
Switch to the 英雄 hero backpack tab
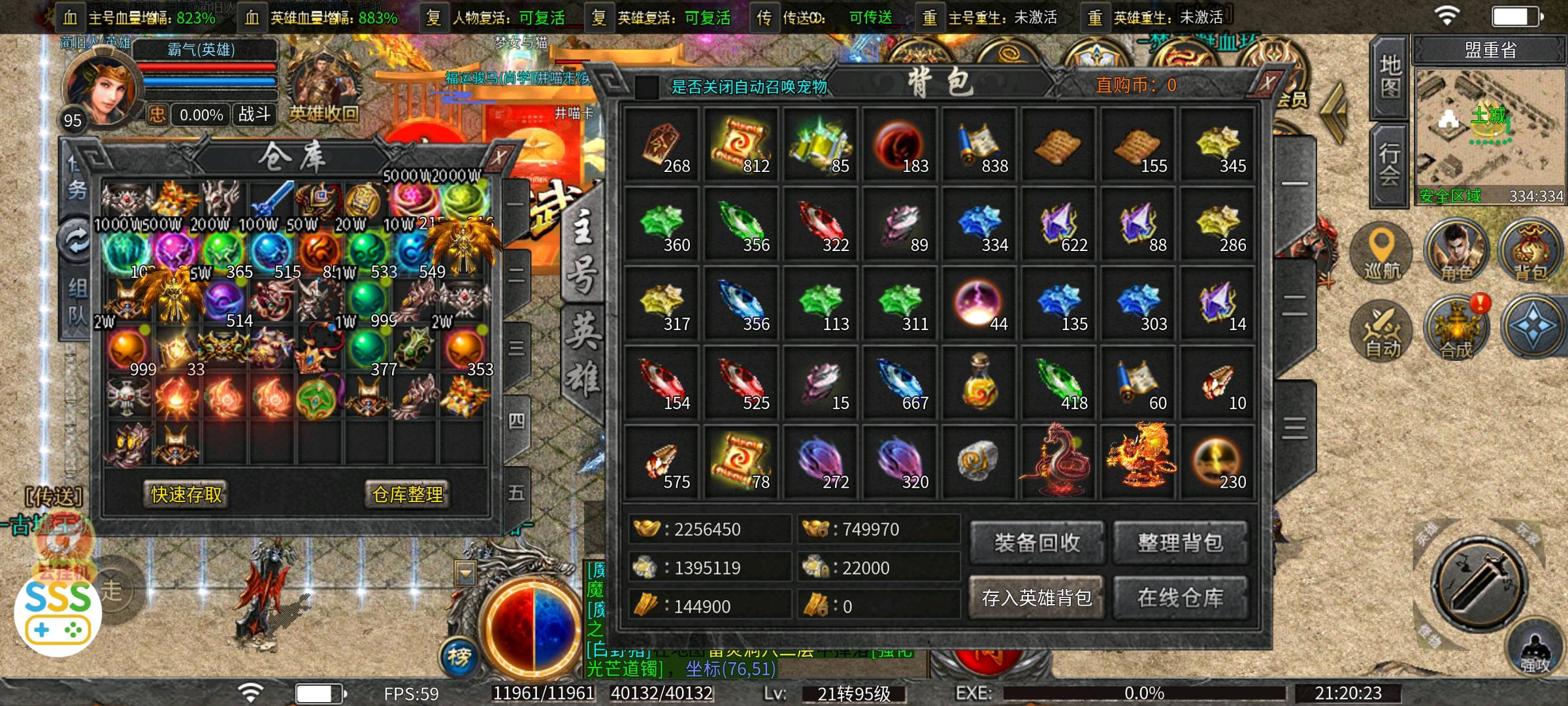(x=583, y=354)
